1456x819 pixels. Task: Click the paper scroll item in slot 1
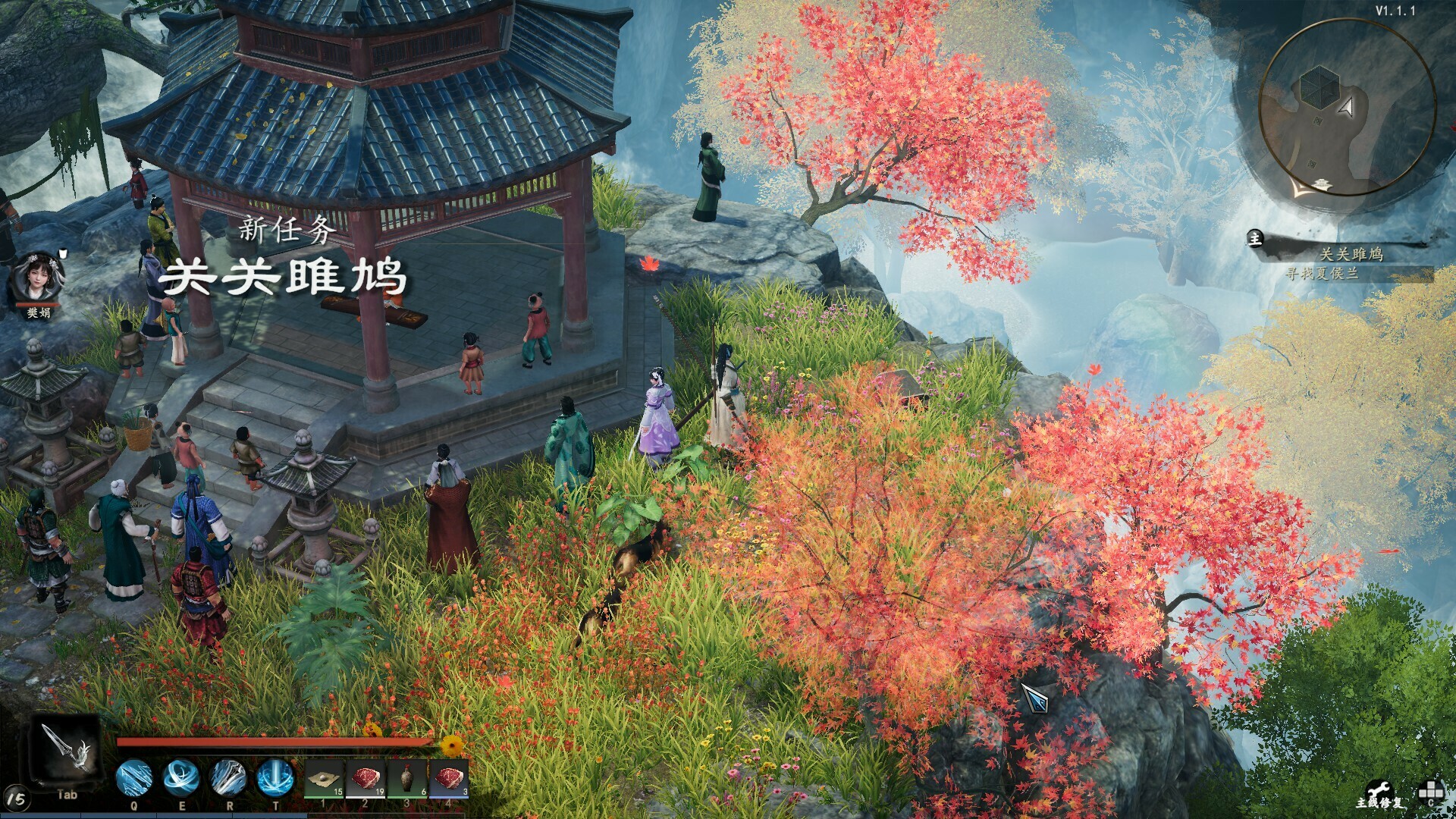pos(325,779)
